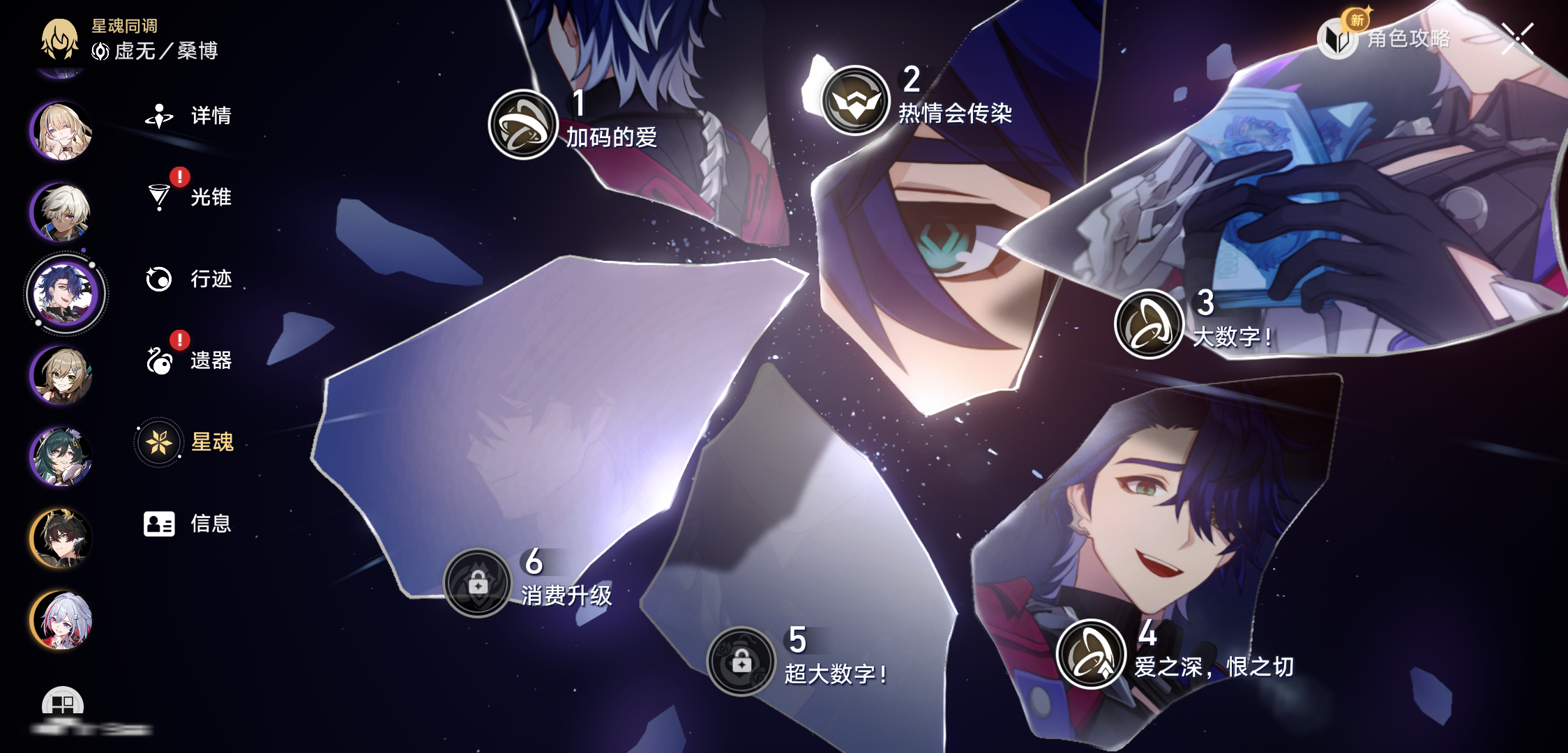Click locked eidolon 5 超大数字!
The height and width of the screenshot is (753, 1568).
click(x=741, y=661)
